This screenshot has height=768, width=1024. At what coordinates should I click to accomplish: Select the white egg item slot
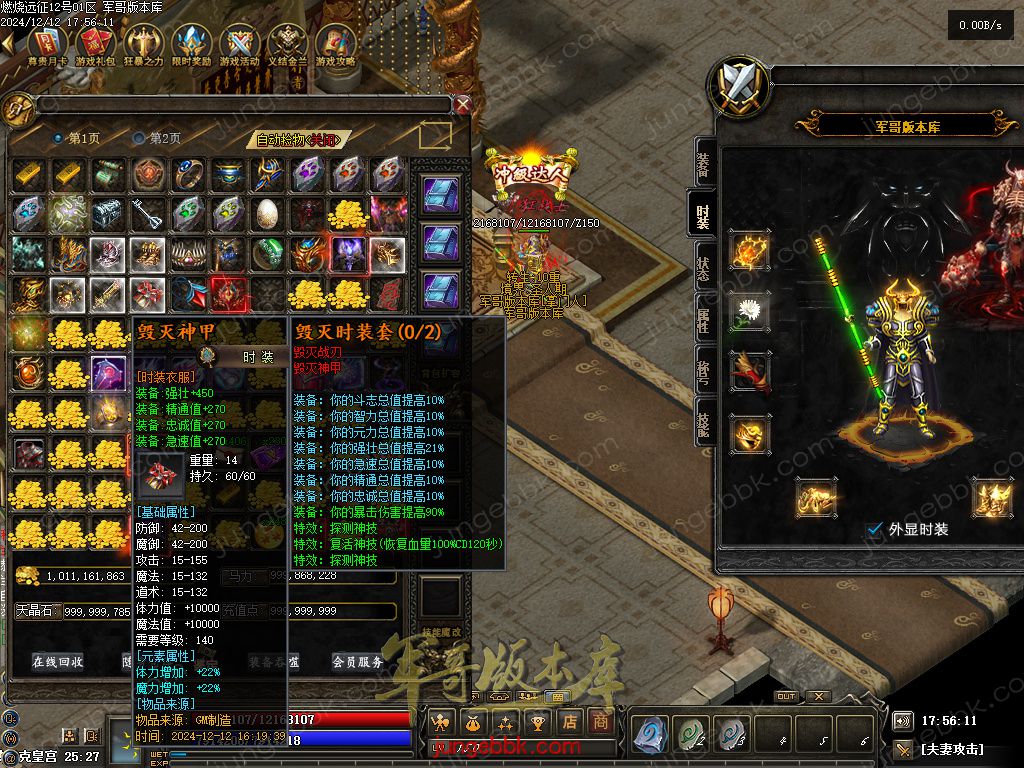pyautogui.click(x=268, y=213)
